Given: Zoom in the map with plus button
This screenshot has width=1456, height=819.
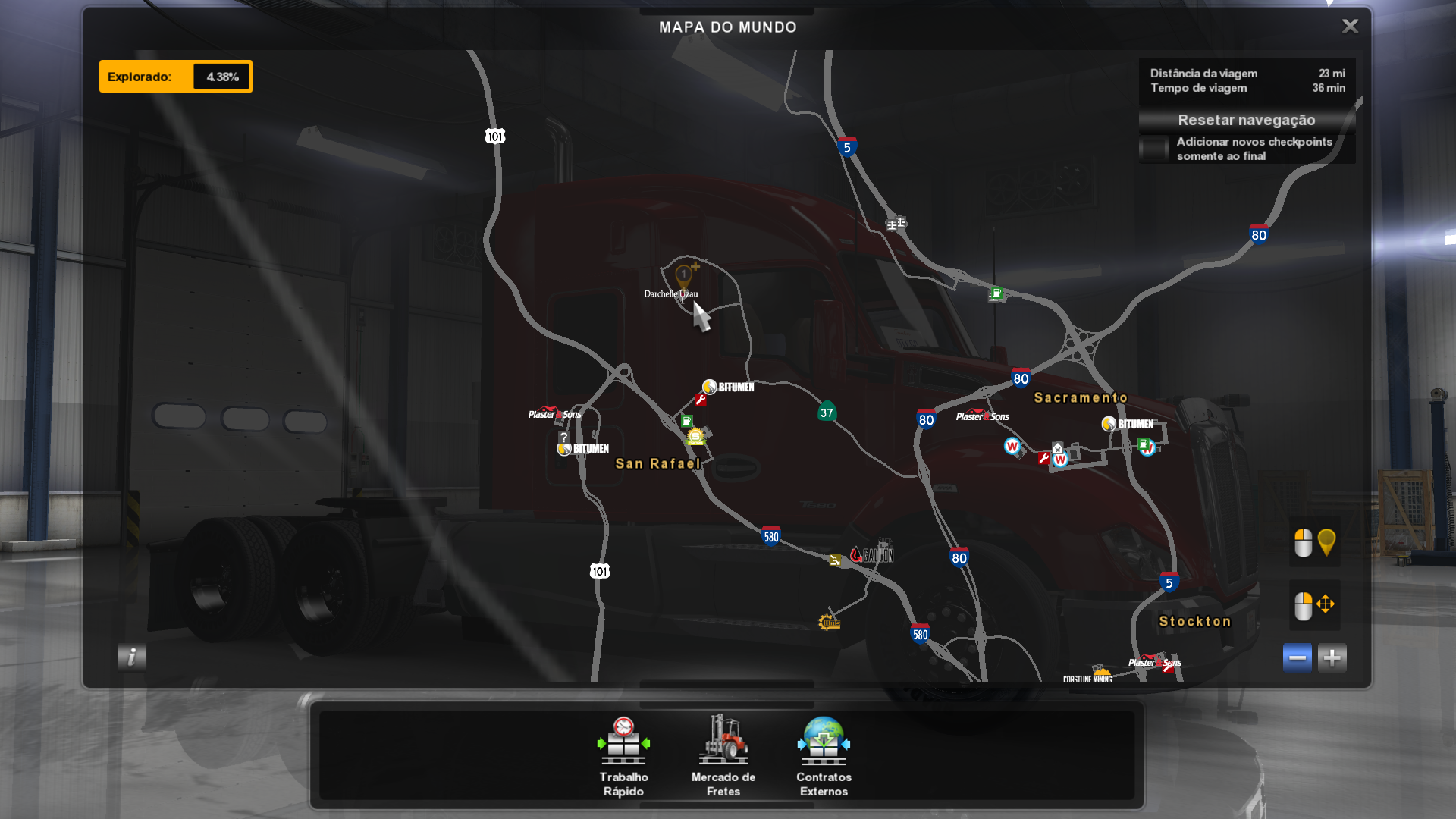Looking at the screenshot, I should pyautogui.click(x=1332, y=657).
